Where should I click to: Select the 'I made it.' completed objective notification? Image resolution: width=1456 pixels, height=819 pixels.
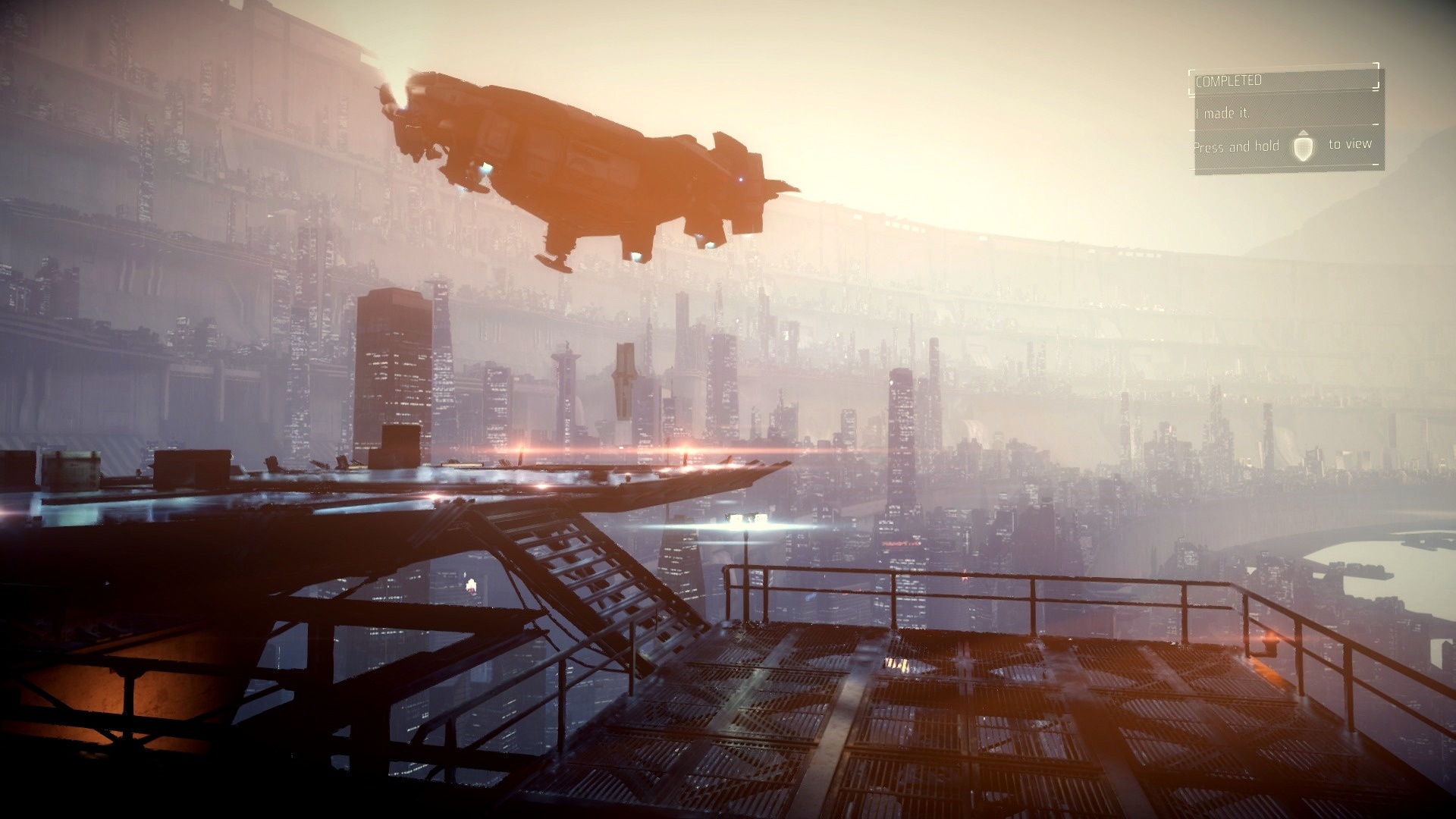pyautogui.click(x=1222, y=113)
